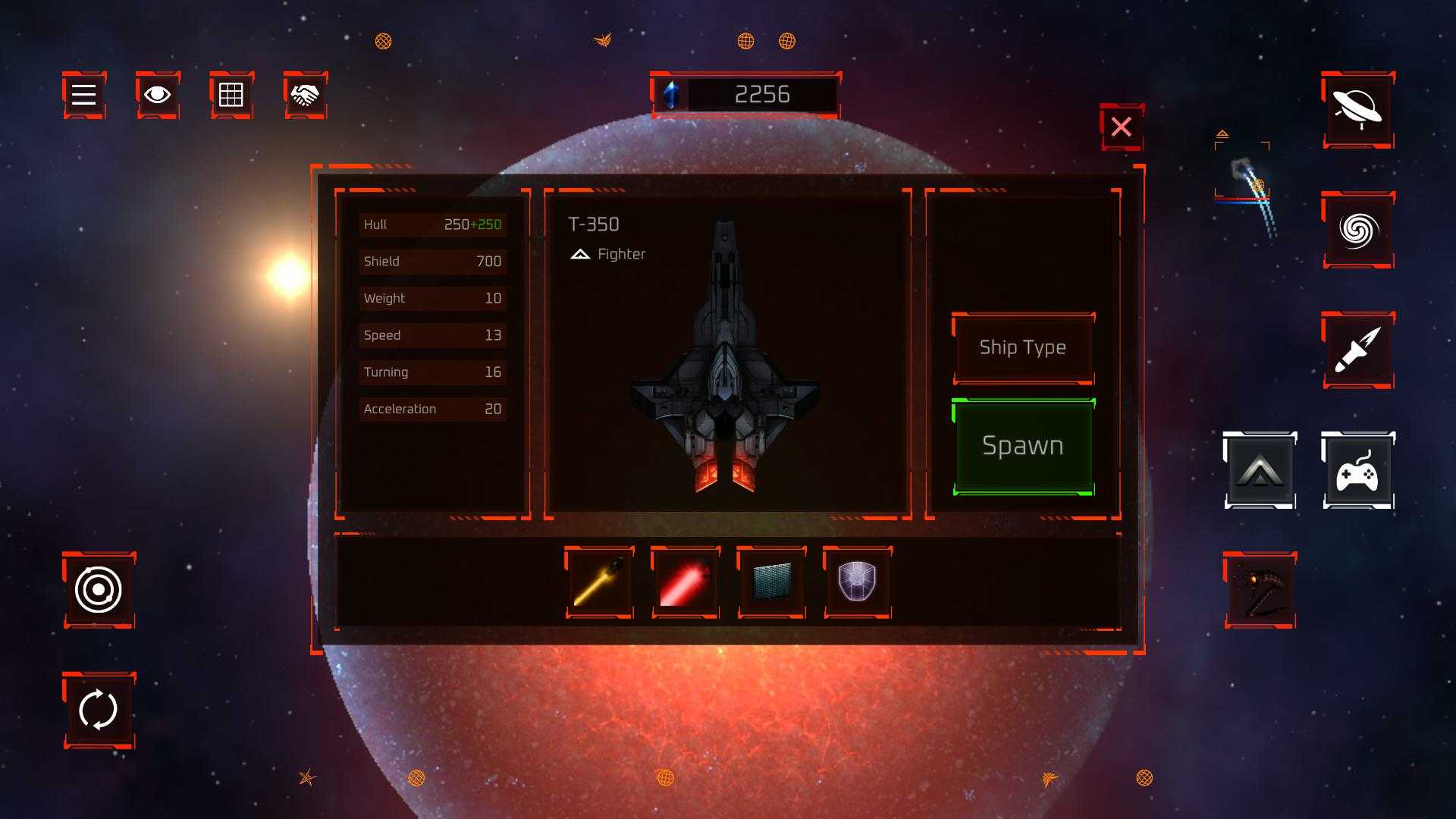Choose the Ship Type button
The height and width of the screenshot is (819, 1456).
pyautogui.click(x=1022, y=347)
